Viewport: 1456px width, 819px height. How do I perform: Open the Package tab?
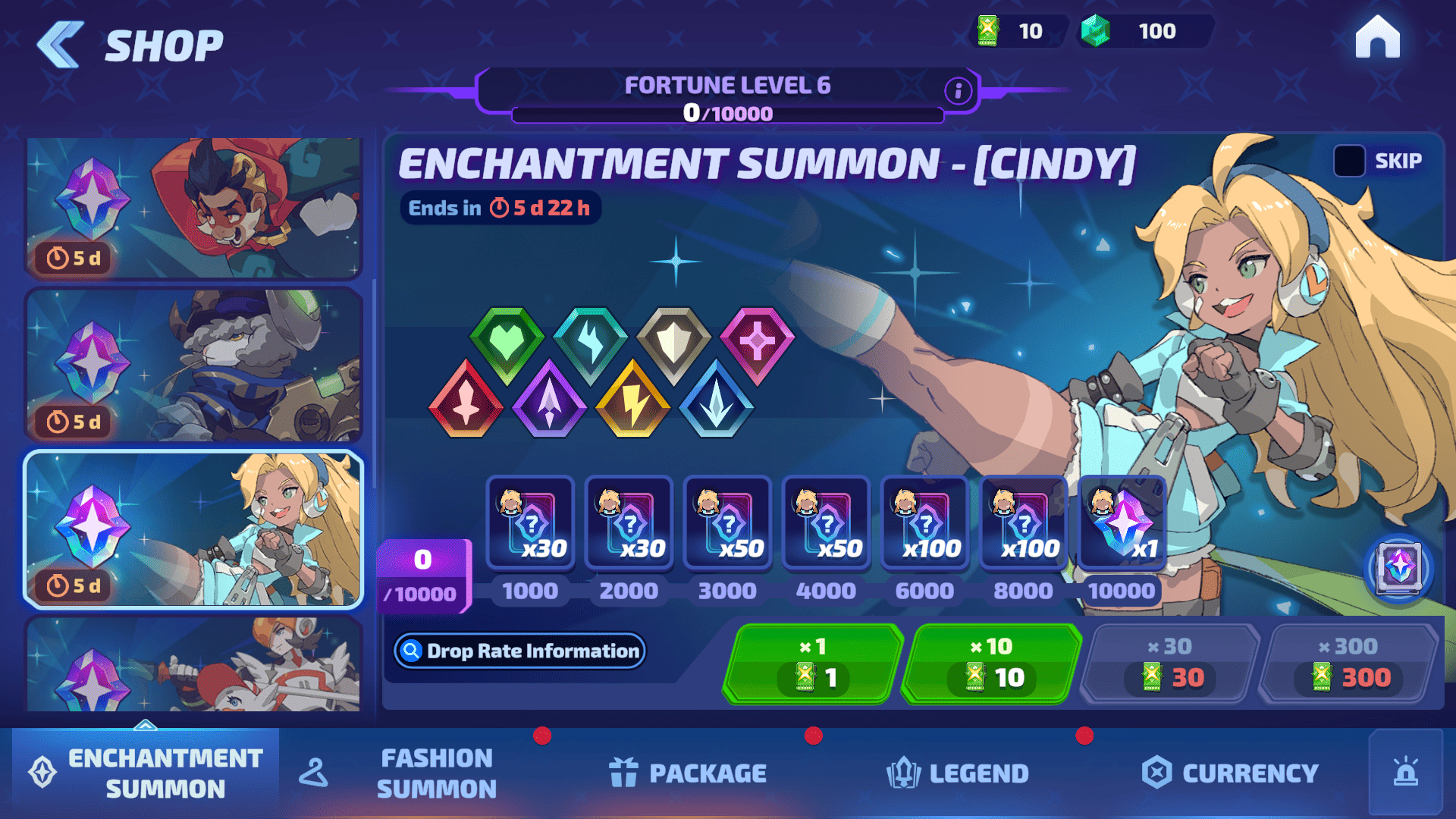click(689, 773)
